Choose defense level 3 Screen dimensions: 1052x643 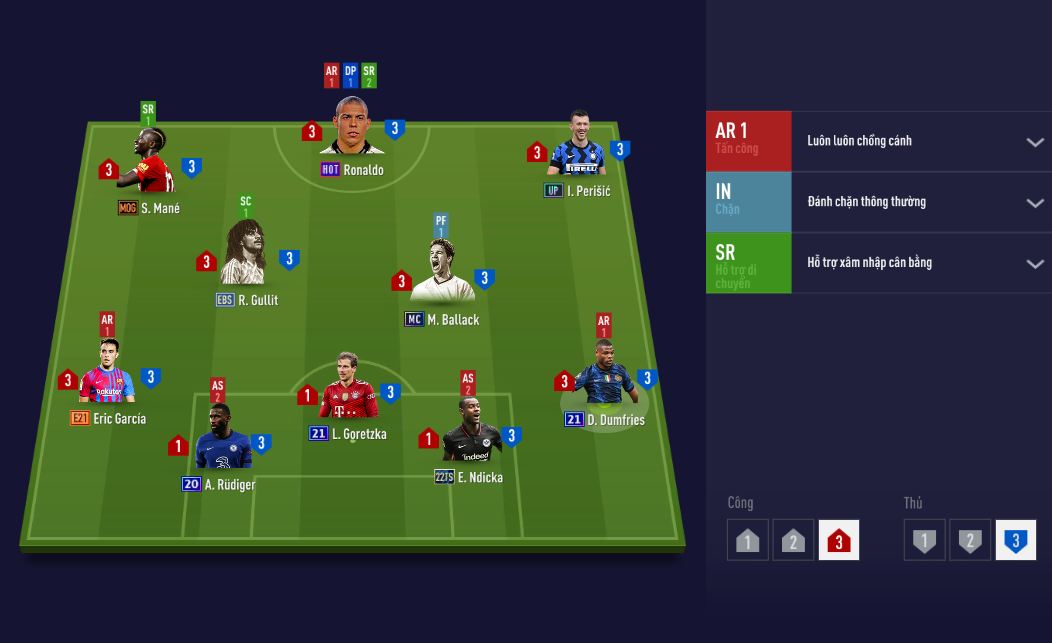click(1015, 541)
